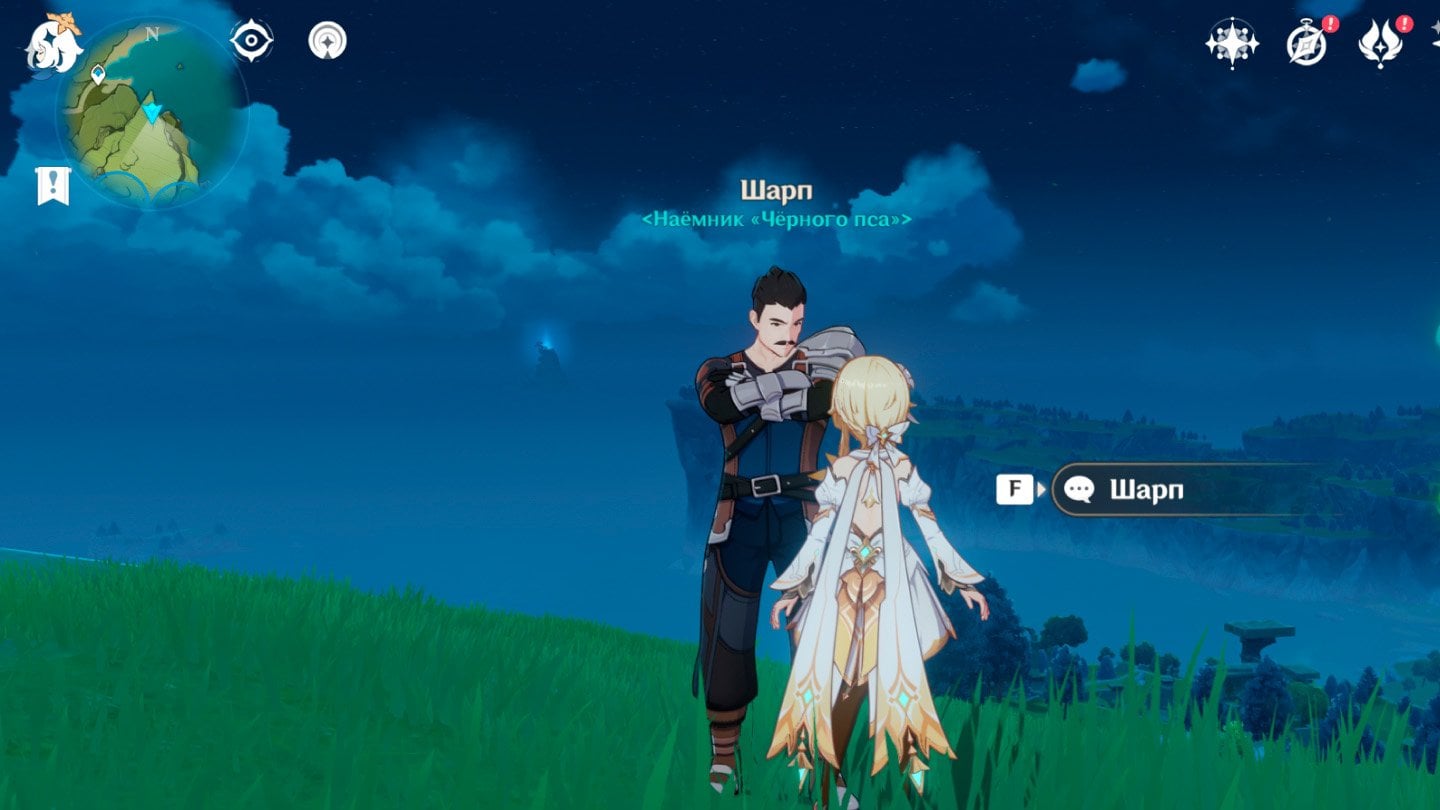Open the quest banner with exclamation mark
1440x810 pixels.
pyautogui.click(x=53, y=186)
